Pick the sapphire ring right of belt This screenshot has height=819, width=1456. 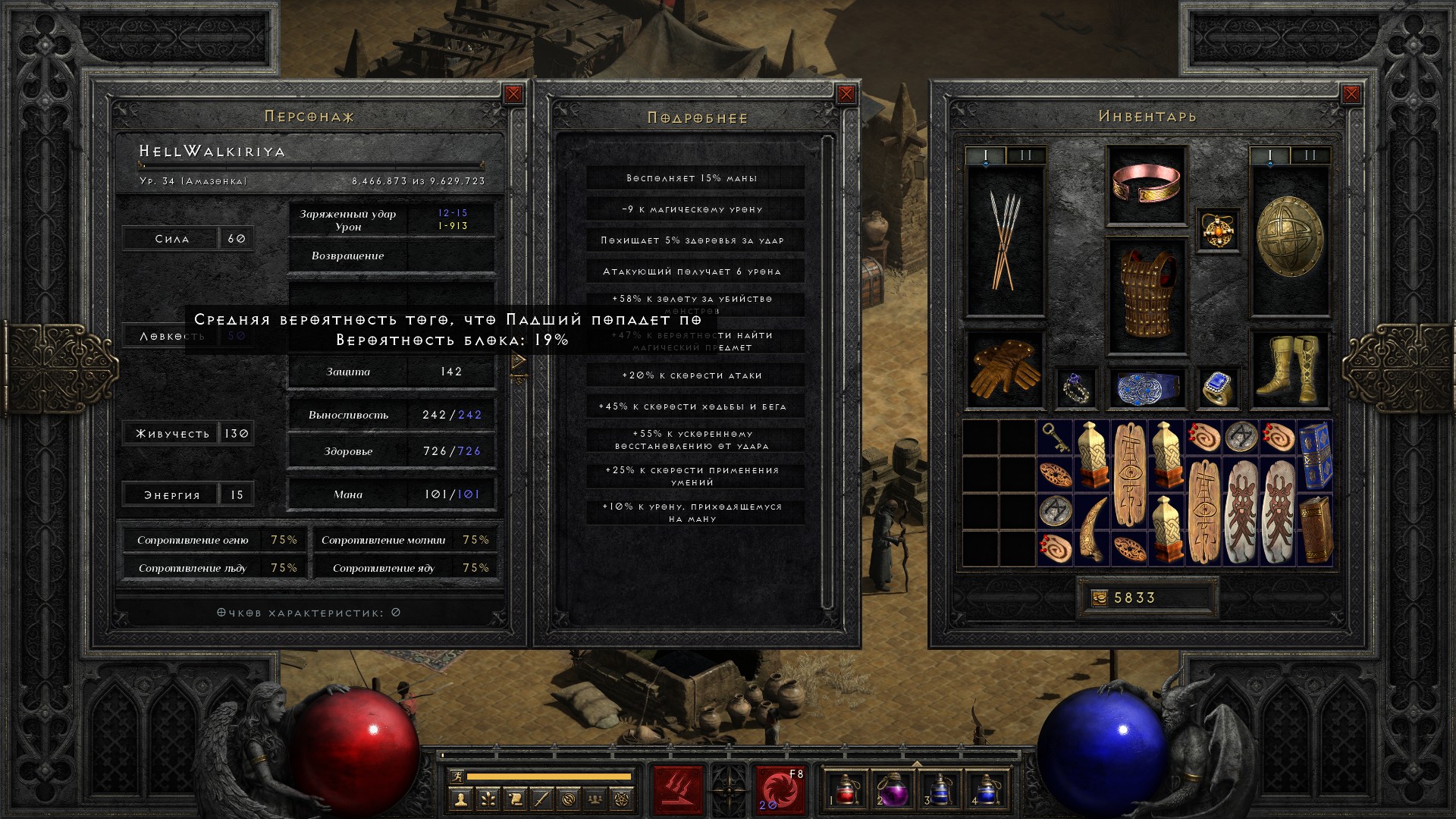coord(1218,388)
